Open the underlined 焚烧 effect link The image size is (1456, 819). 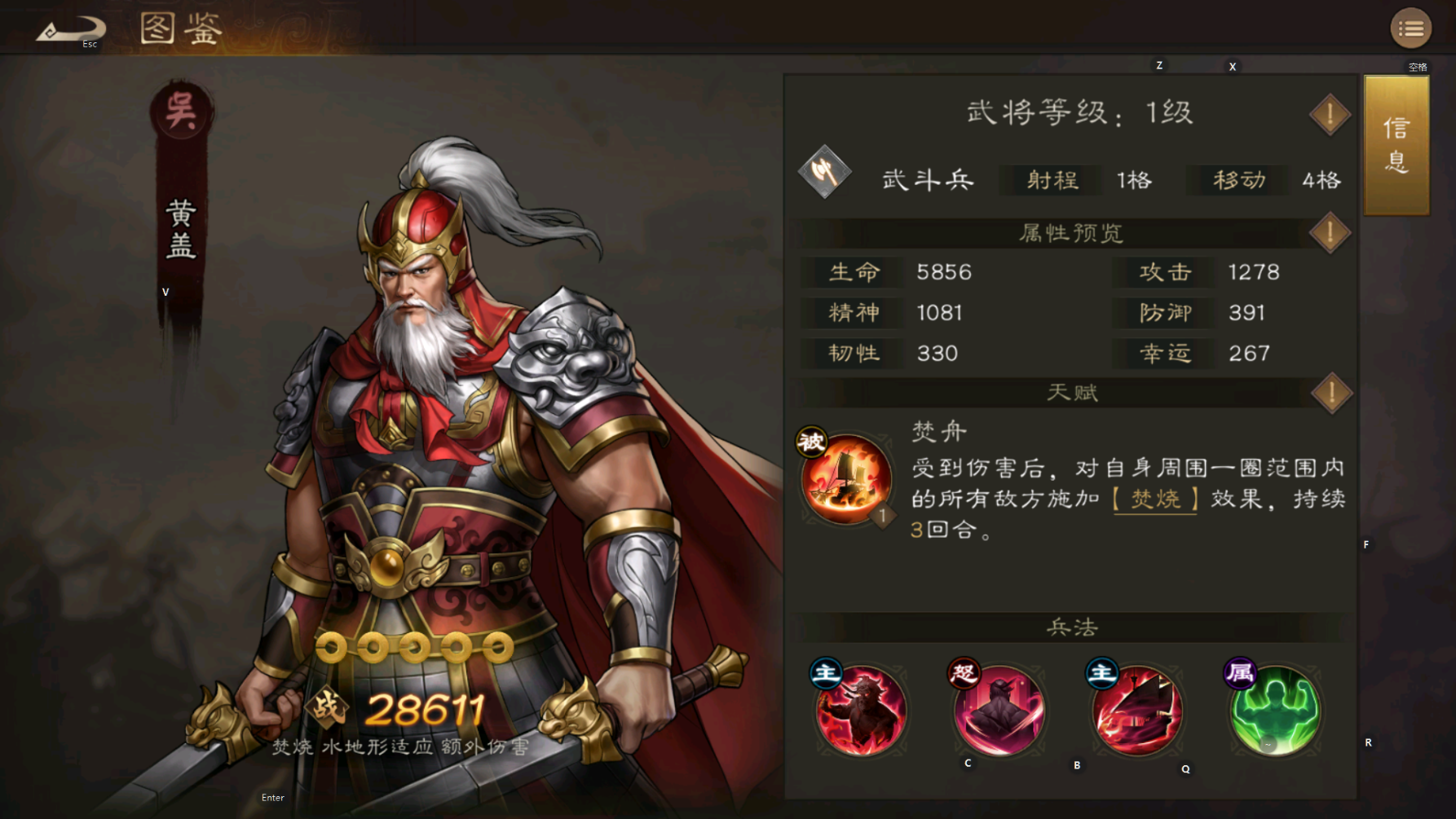(x=1154, y=500)
